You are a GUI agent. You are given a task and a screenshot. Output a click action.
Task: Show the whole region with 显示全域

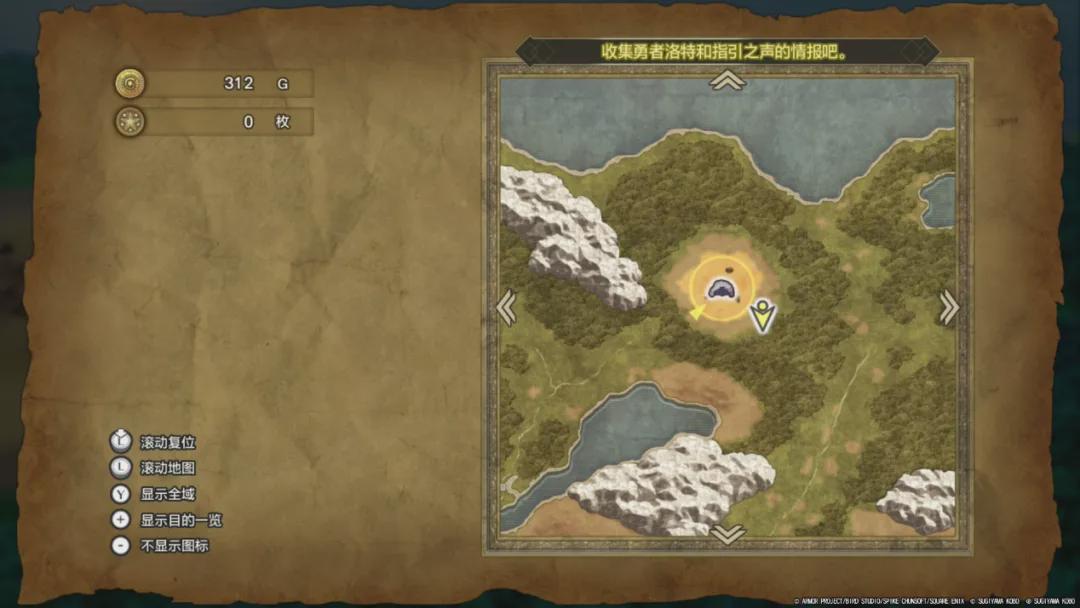pyautogui.click(x=167, y=494)
